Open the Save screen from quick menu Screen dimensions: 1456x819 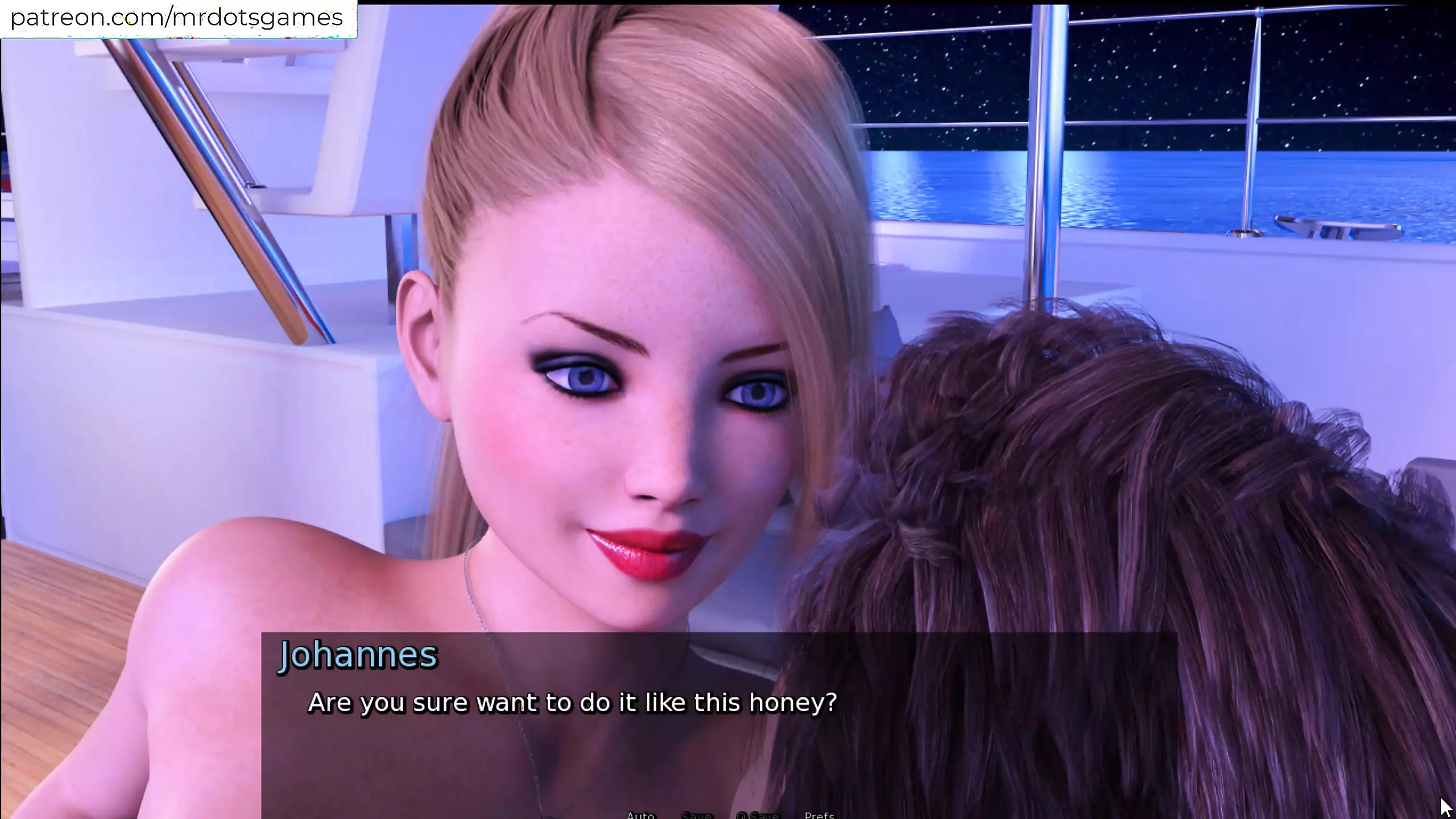pyautogui.click(x=696, y=815)
